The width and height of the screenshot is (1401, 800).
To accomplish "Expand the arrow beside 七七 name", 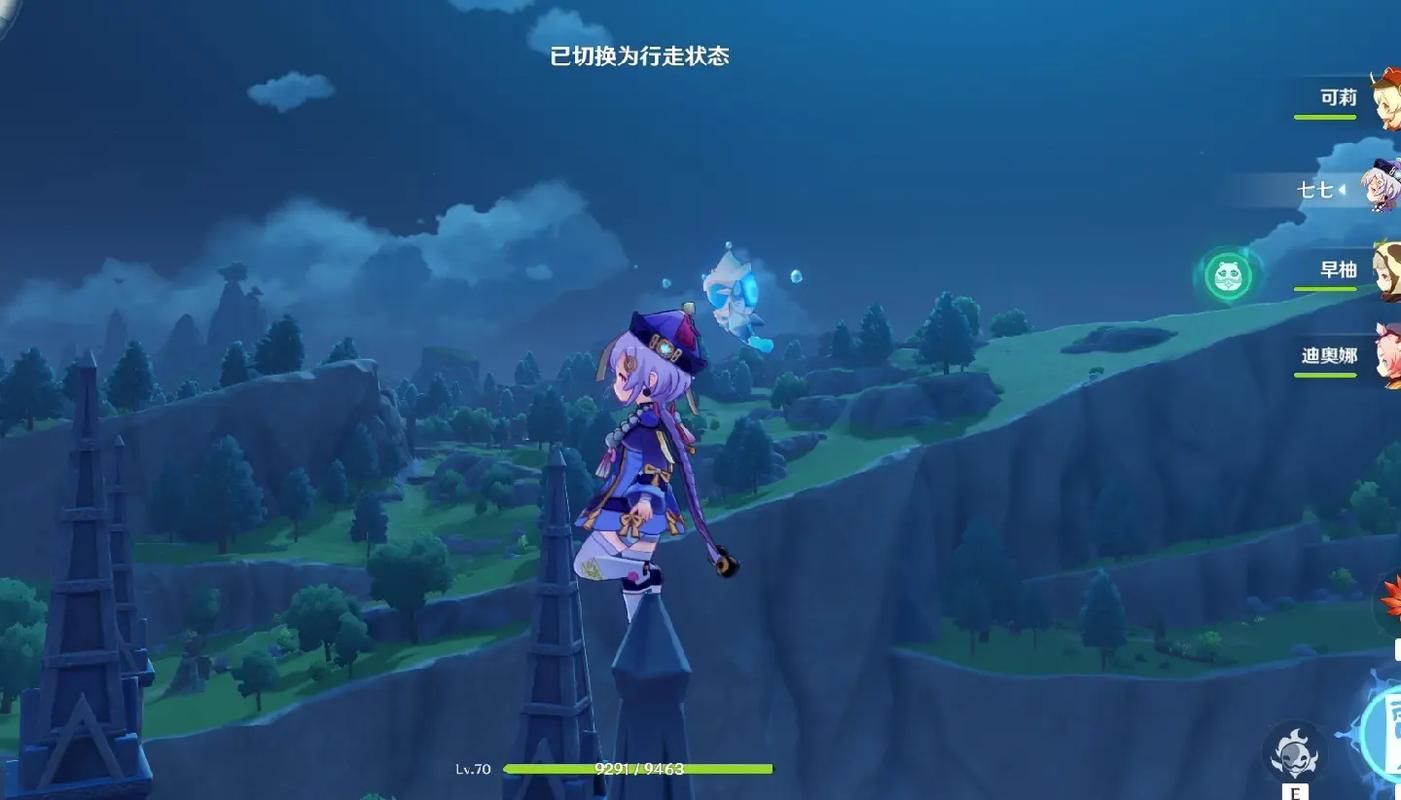I will click(1341, 190).
